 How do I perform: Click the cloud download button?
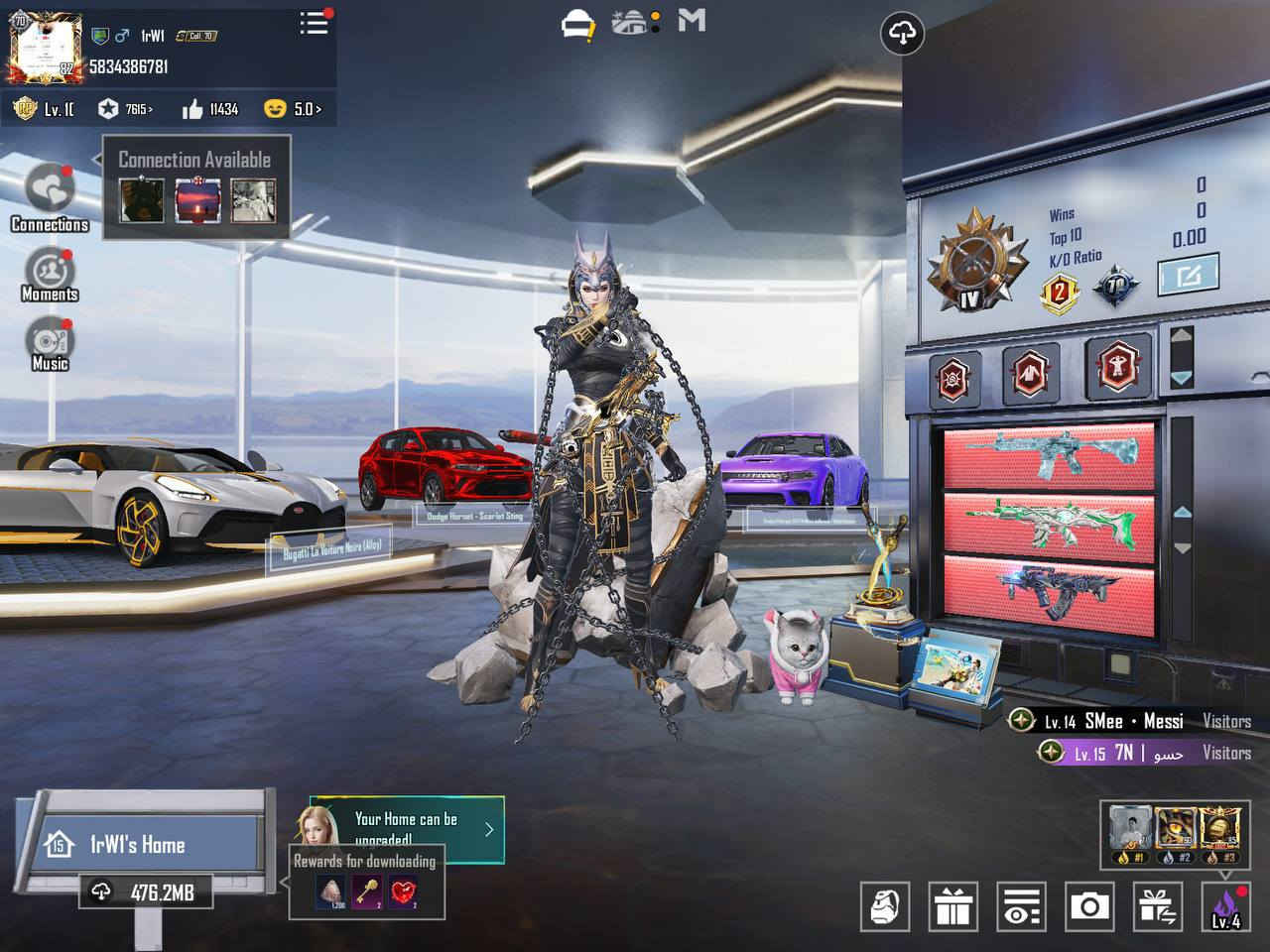click(x=902, y=34)
